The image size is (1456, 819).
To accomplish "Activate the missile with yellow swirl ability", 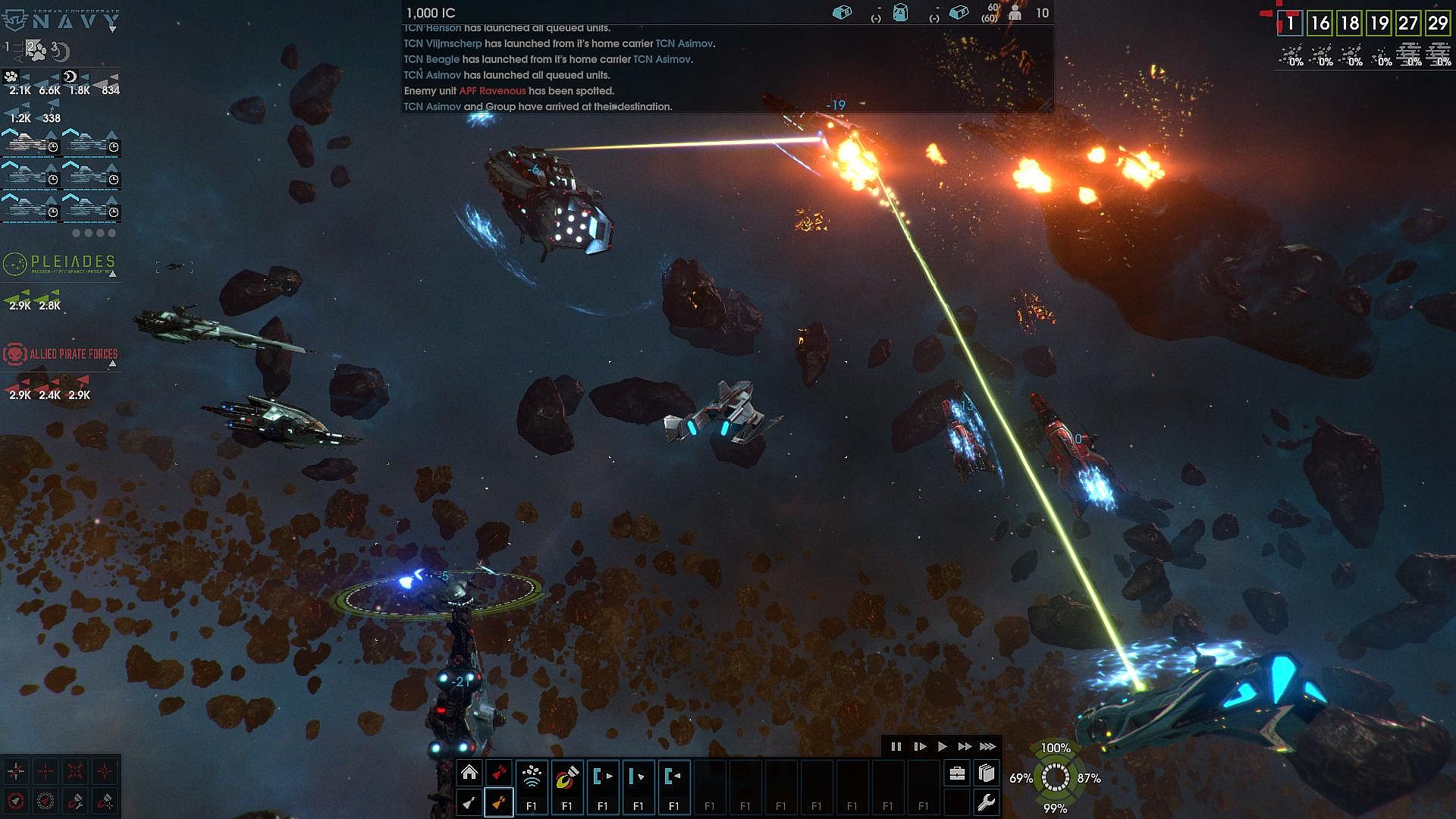I will click(x=567, y=777).
